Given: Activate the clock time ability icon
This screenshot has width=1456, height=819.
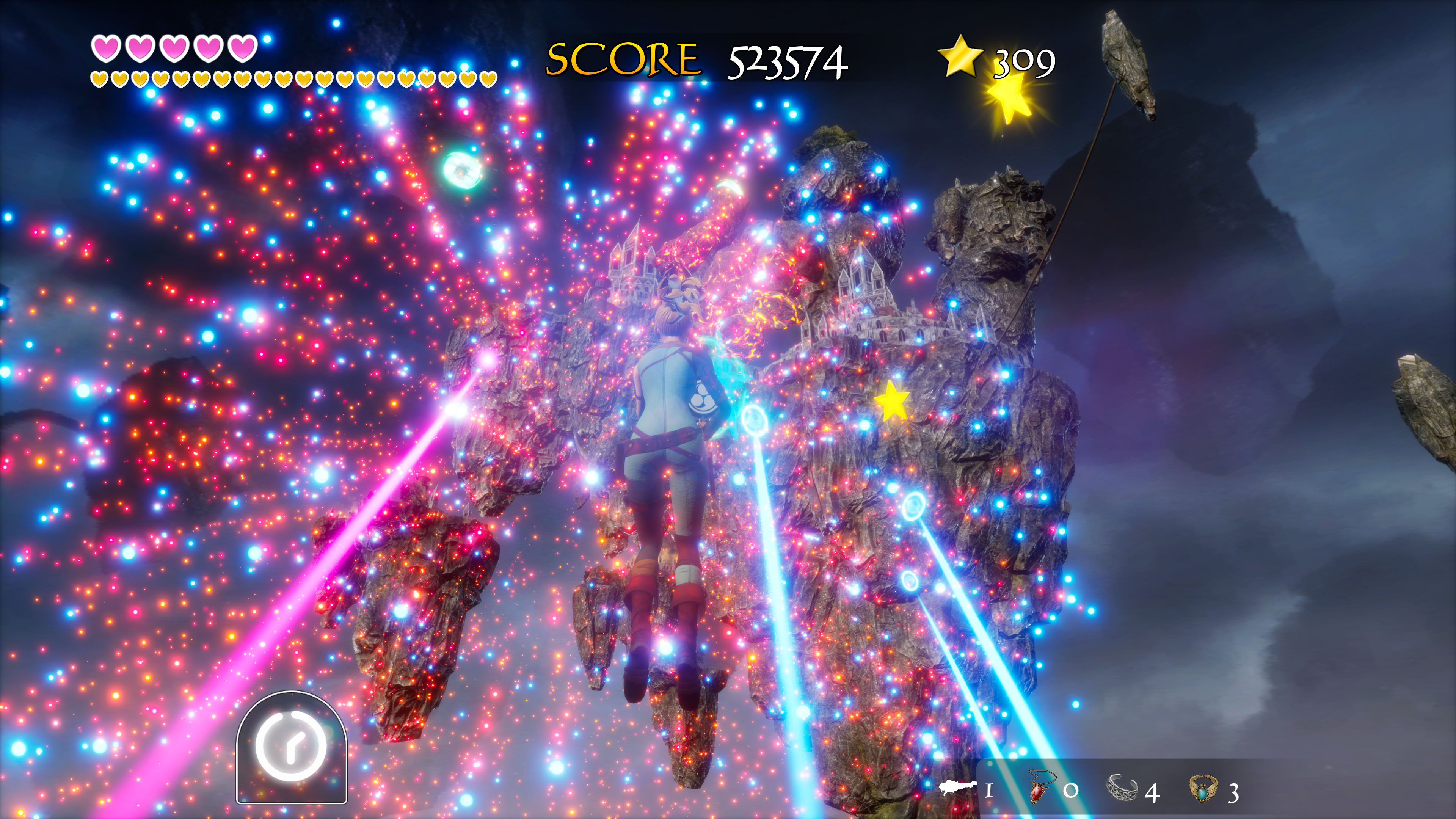Looking at the screenshot, I should click(291, 745).
